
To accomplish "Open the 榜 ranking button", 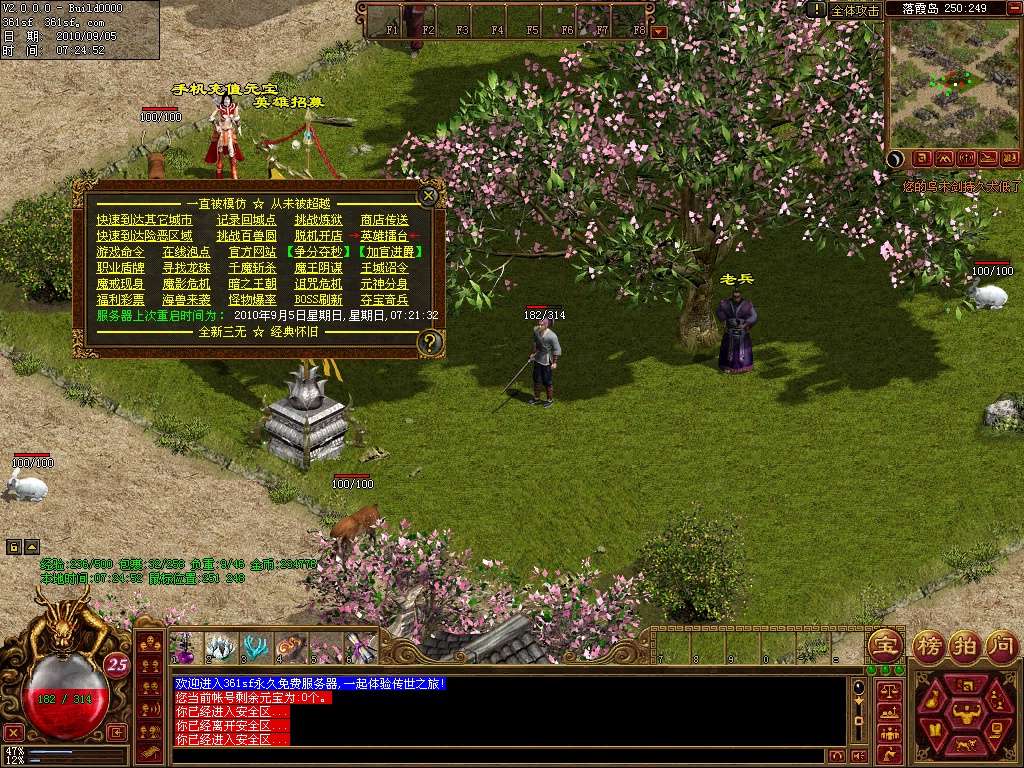I will pyautogui.click(x=928, y=643).
